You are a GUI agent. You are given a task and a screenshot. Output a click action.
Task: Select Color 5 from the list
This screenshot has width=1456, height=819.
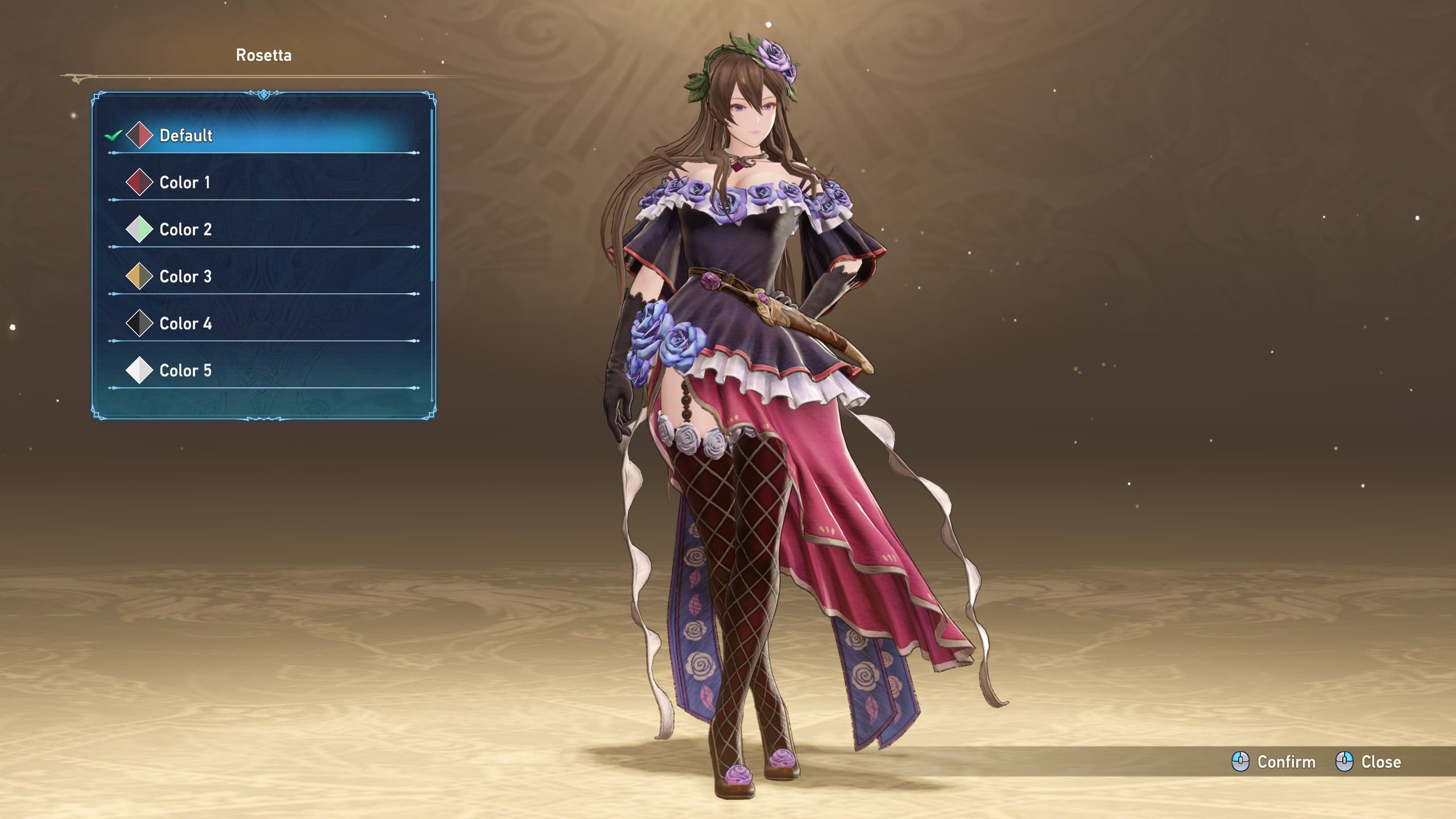[x=185, y=371]
